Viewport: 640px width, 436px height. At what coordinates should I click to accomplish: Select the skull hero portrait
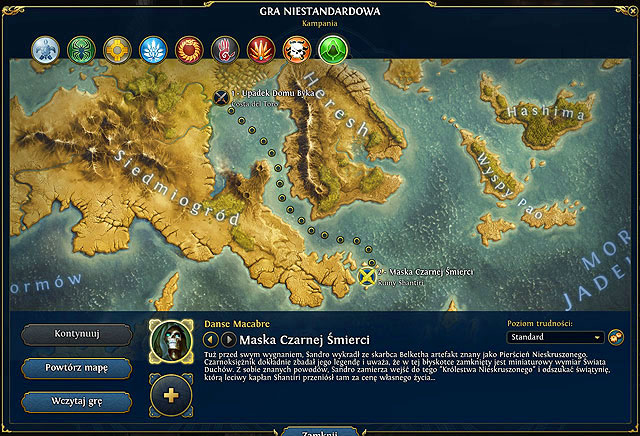click(x=171, y=341)
